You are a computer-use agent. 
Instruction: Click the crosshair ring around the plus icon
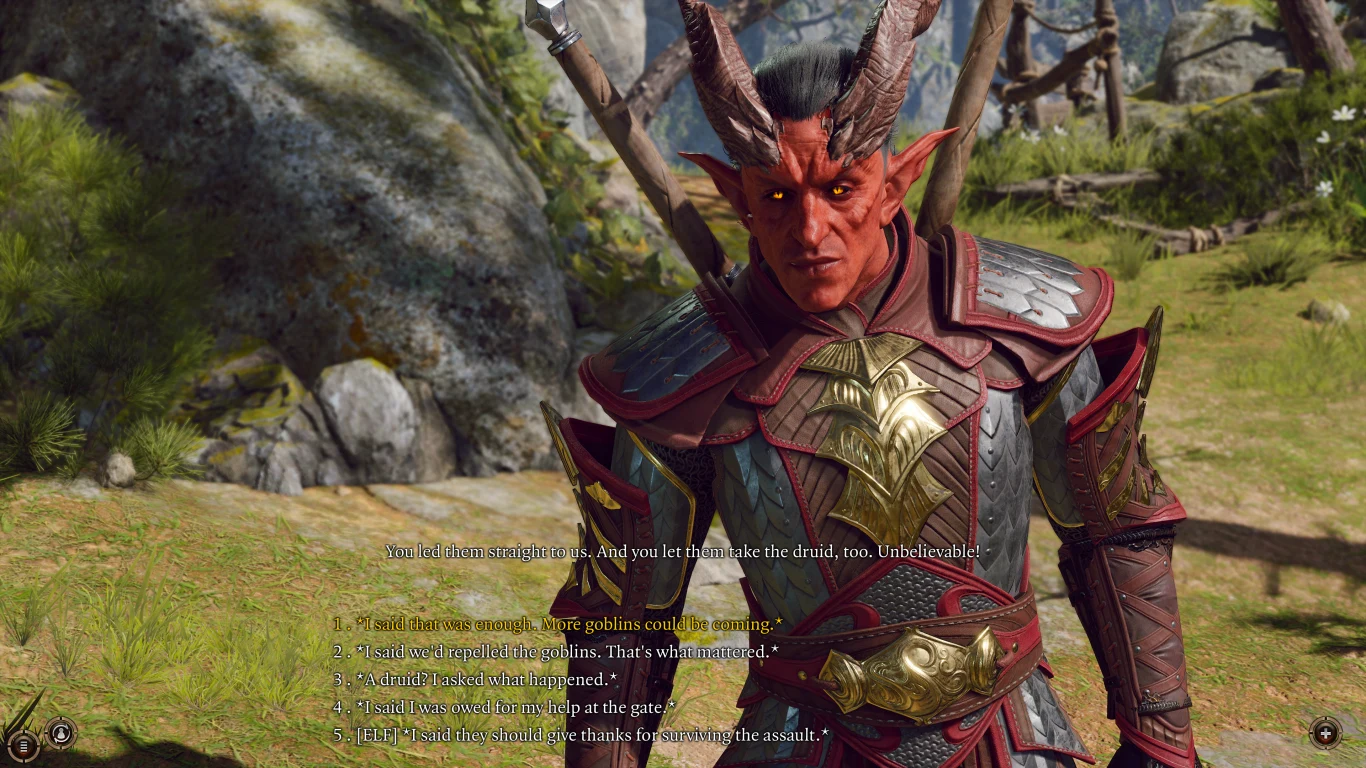pyautogui.click(x=1326, y=719)
